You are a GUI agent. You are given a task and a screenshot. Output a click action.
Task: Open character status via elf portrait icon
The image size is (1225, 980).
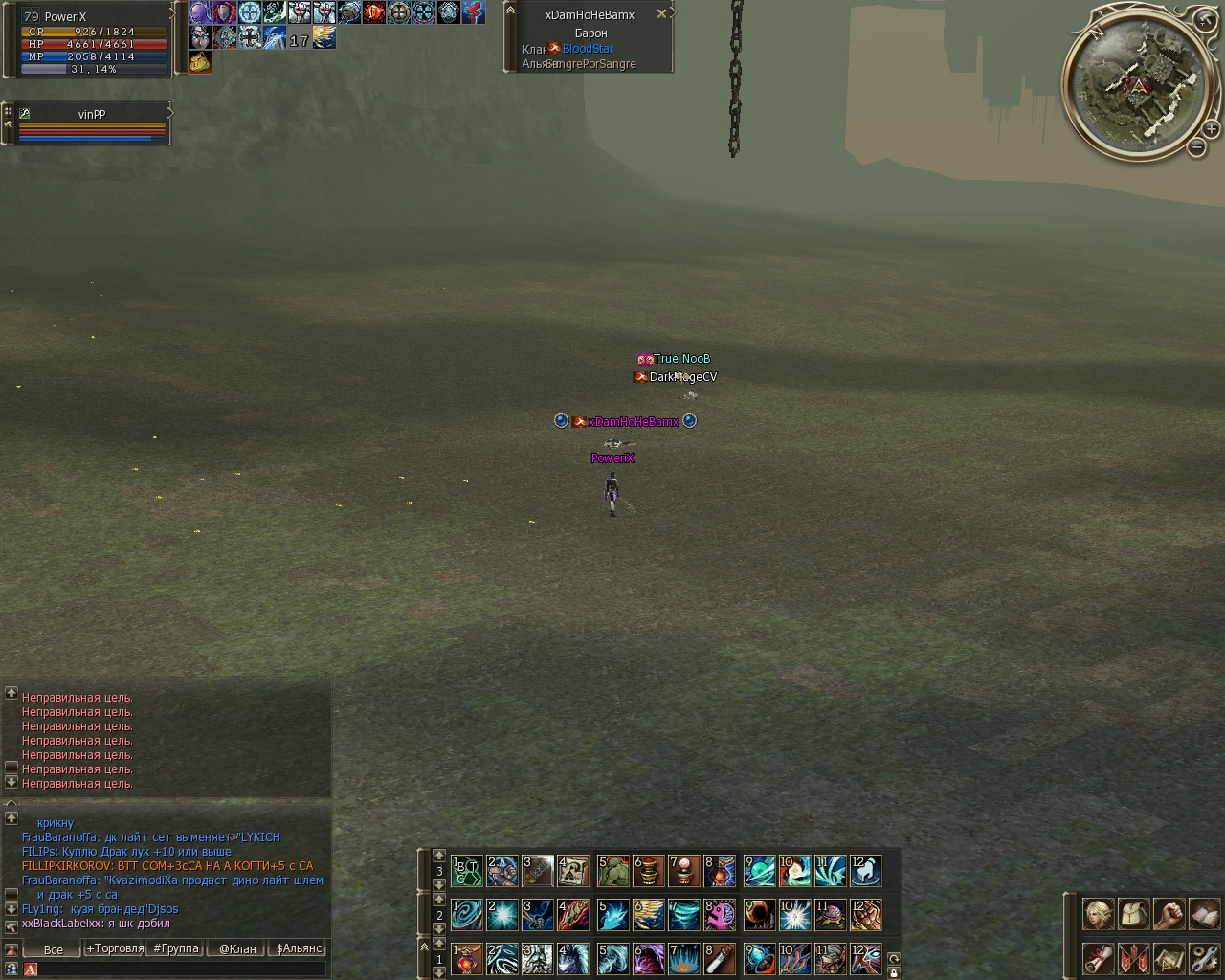1098,914
